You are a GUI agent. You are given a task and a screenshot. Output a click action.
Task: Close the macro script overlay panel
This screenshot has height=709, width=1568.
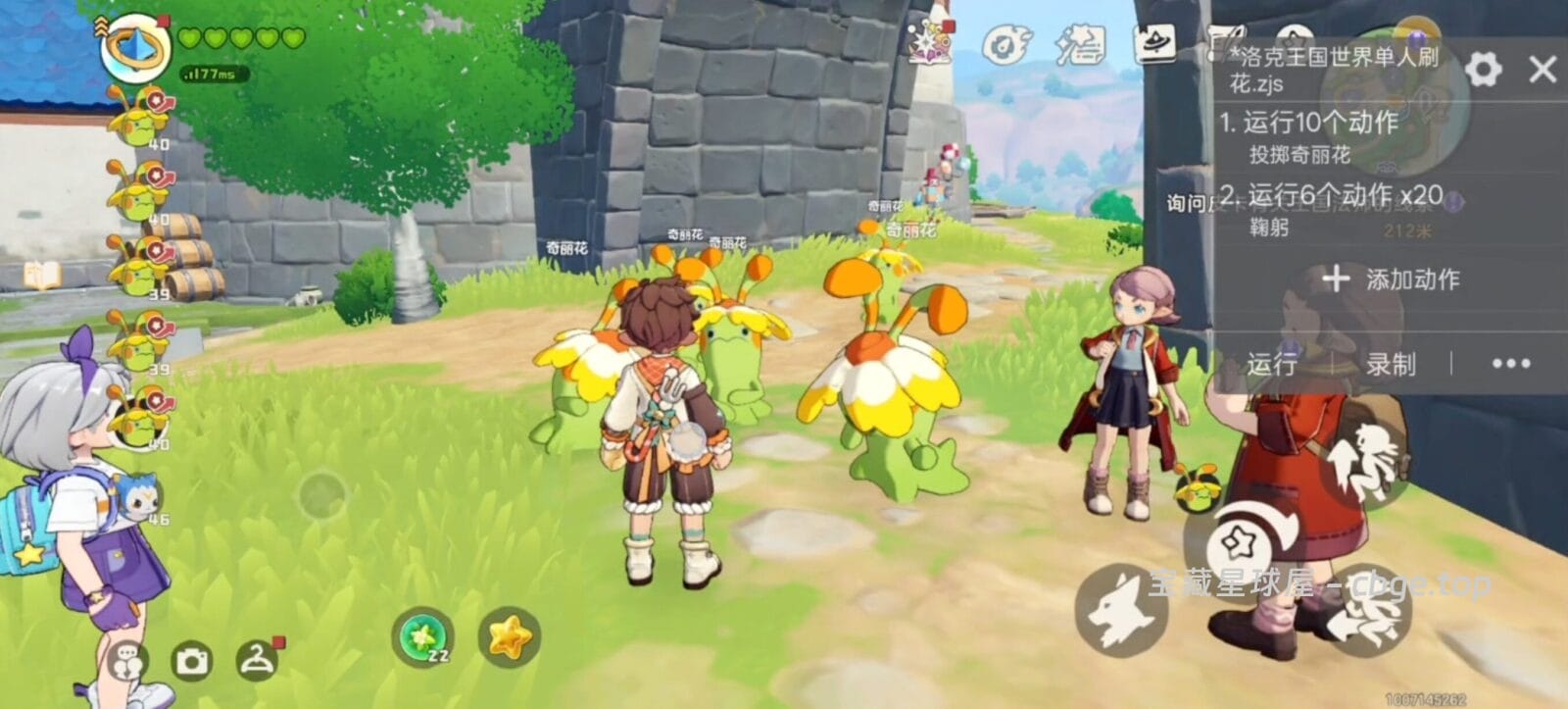[x=1542, y=69]
